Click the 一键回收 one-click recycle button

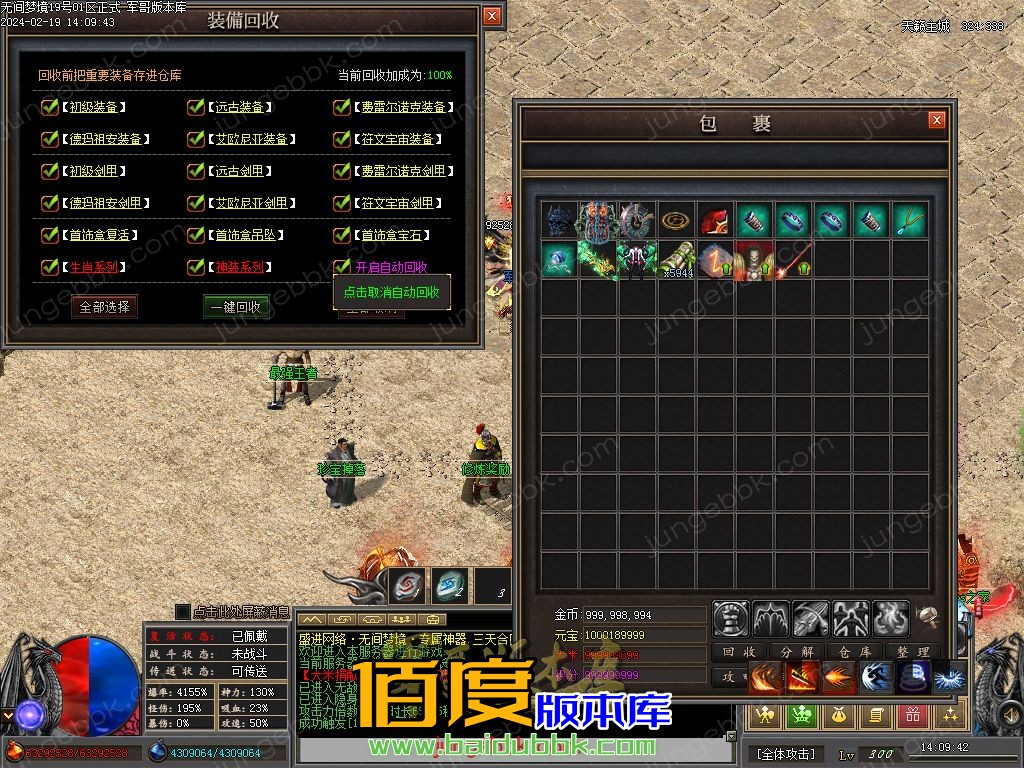[x=236, y=307]
